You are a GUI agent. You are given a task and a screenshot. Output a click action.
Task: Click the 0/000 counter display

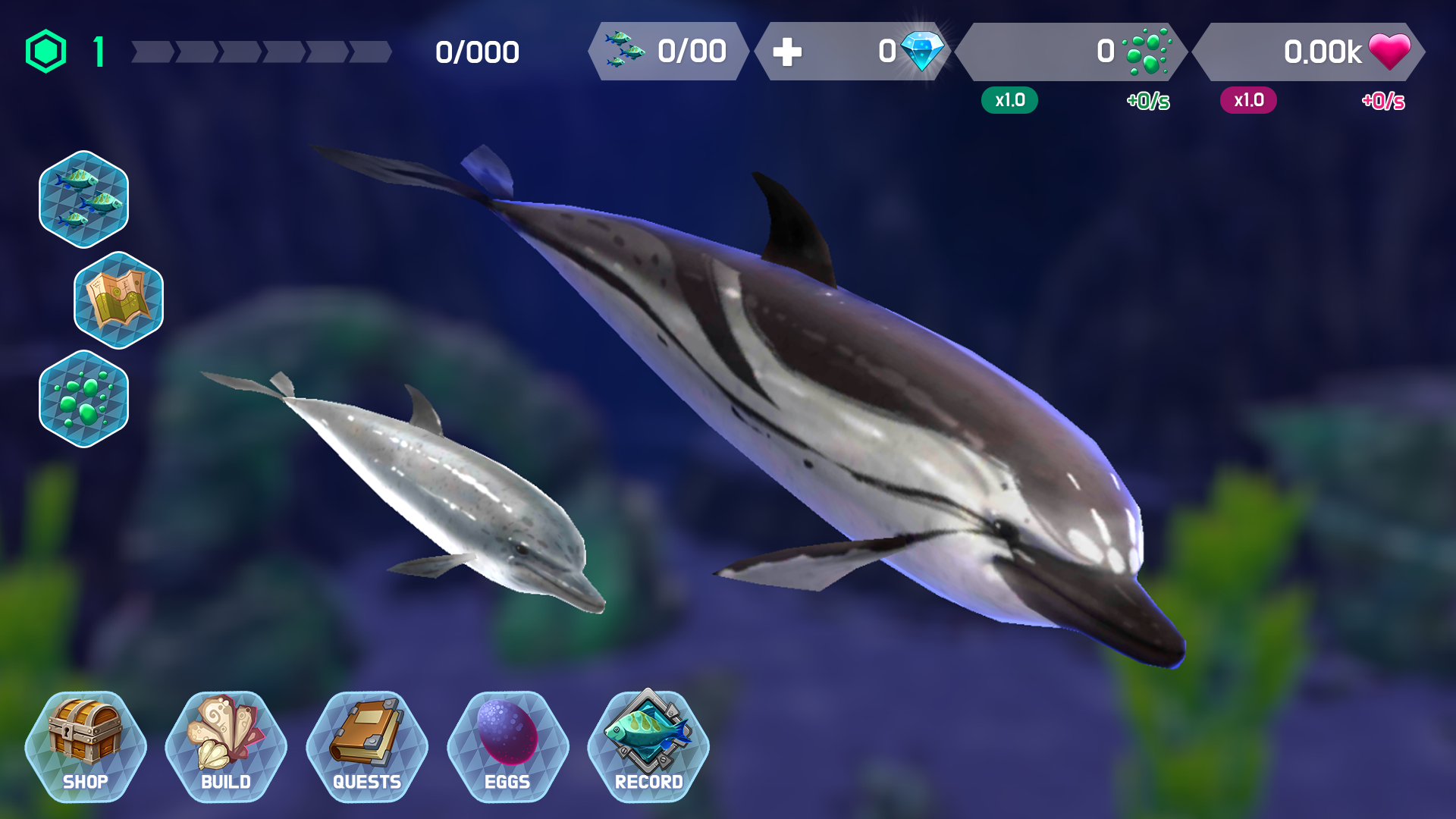point(476,52)
